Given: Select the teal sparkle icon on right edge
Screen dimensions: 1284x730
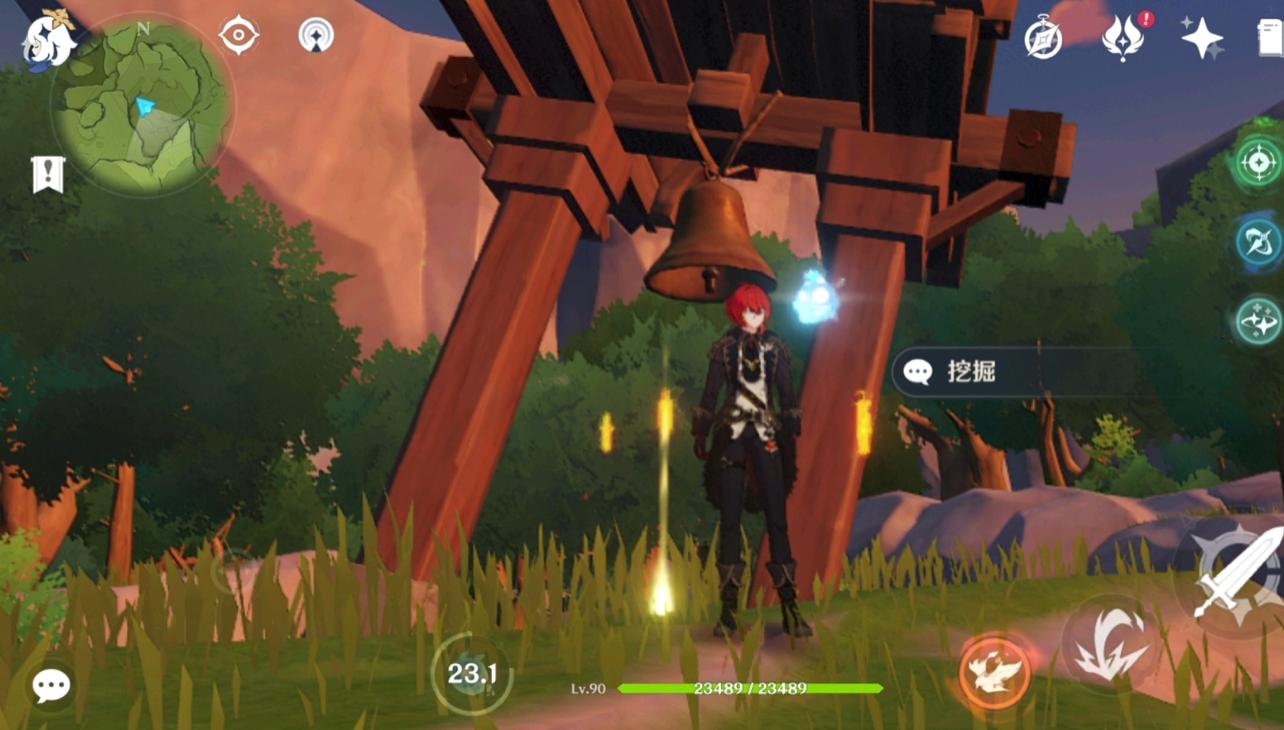Looking at the screenshot, I should 1259,321.
